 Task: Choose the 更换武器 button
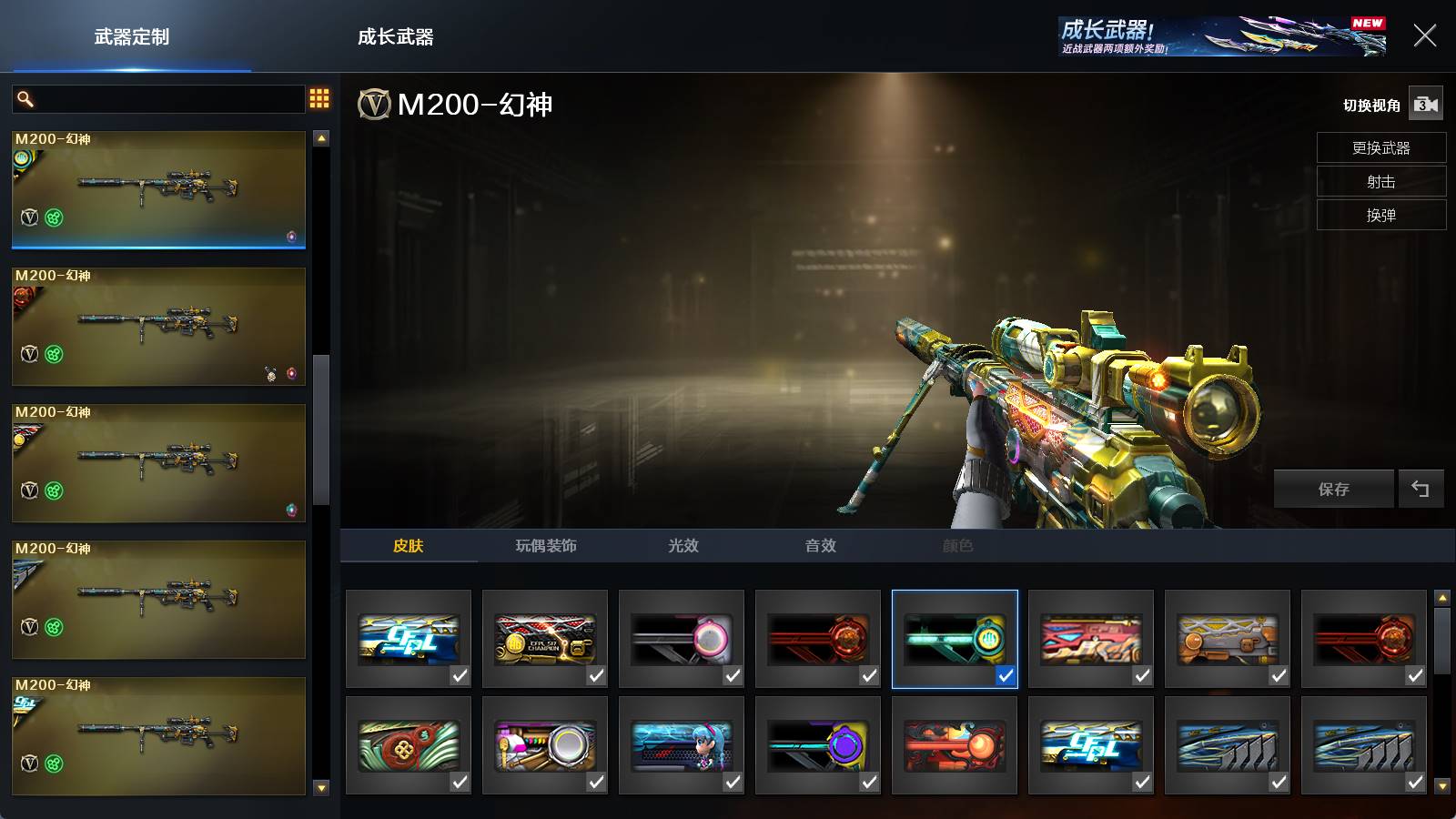[1380, 147]
